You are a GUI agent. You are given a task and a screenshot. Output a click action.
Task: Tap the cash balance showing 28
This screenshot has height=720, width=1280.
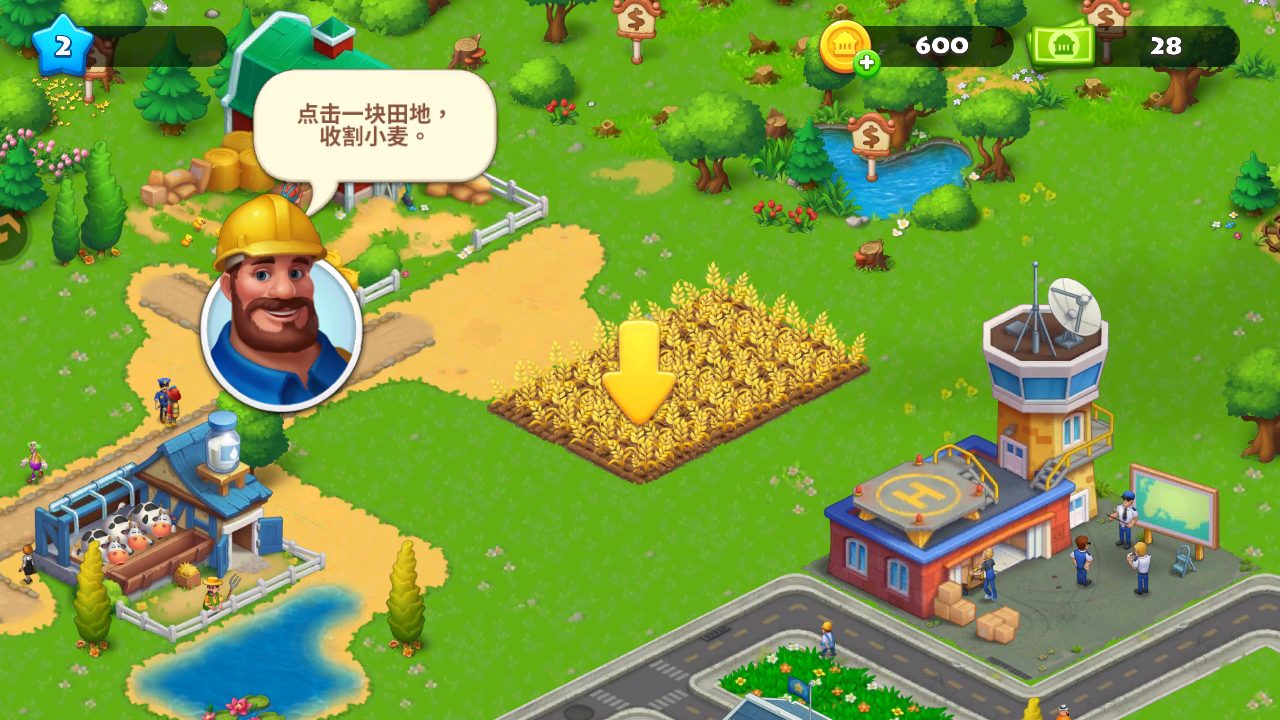click(1168, 45)
